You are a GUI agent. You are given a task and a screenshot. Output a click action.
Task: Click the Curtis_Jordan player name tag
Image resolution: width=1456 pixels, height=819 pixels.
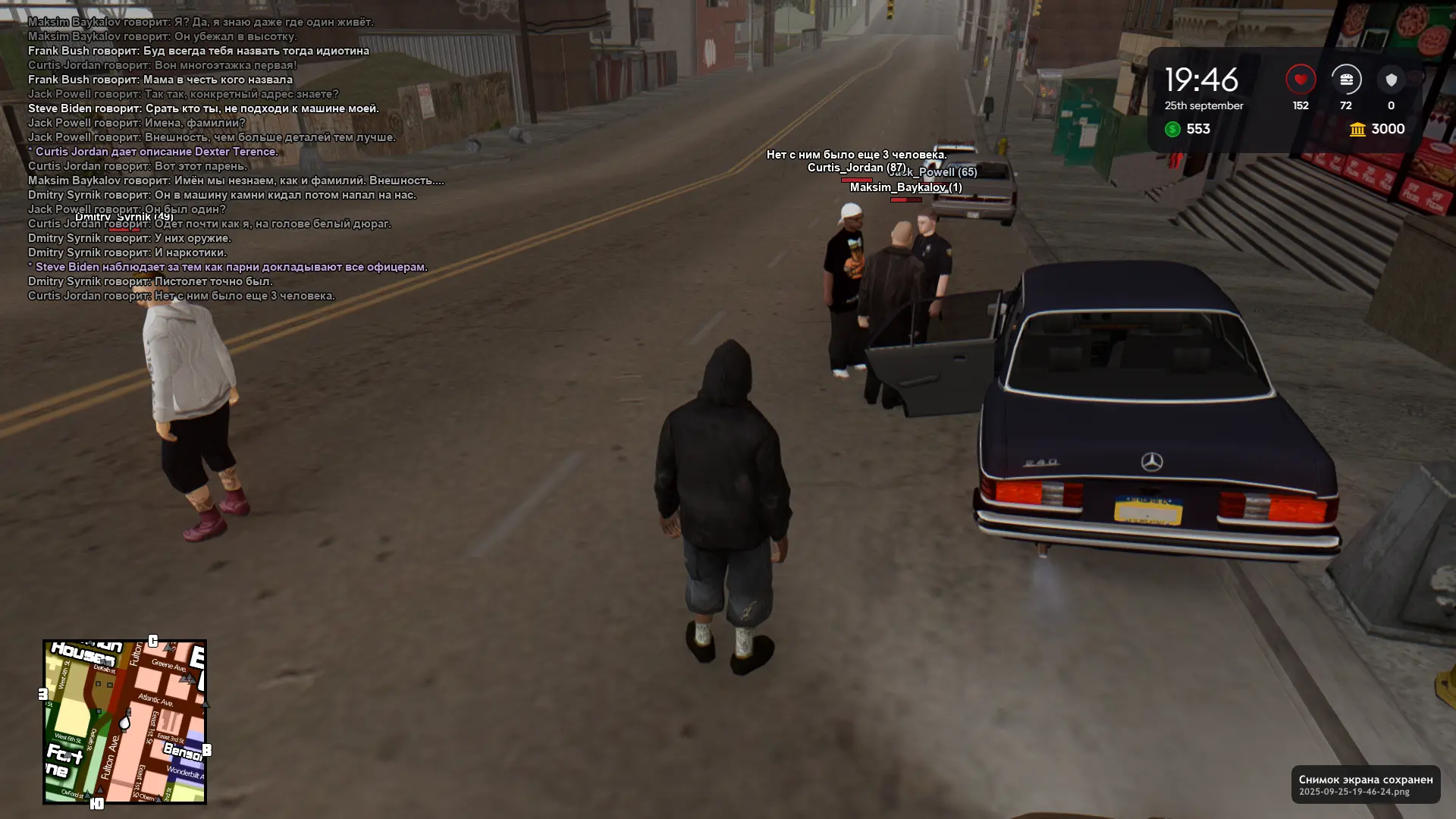click(856, 168)
